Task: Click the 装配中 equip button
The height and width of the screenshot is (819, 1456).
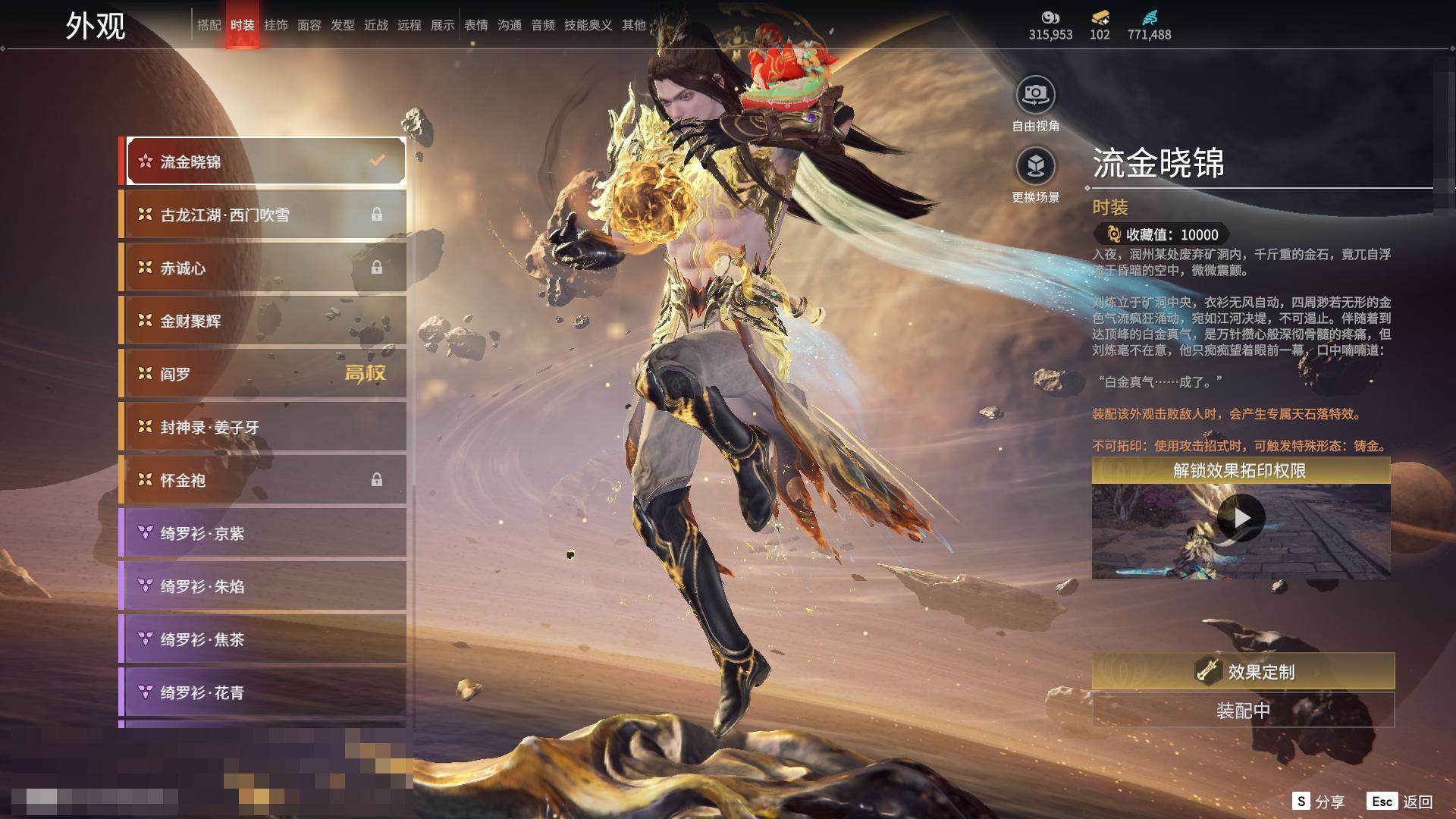Action: pos(1243,711)
